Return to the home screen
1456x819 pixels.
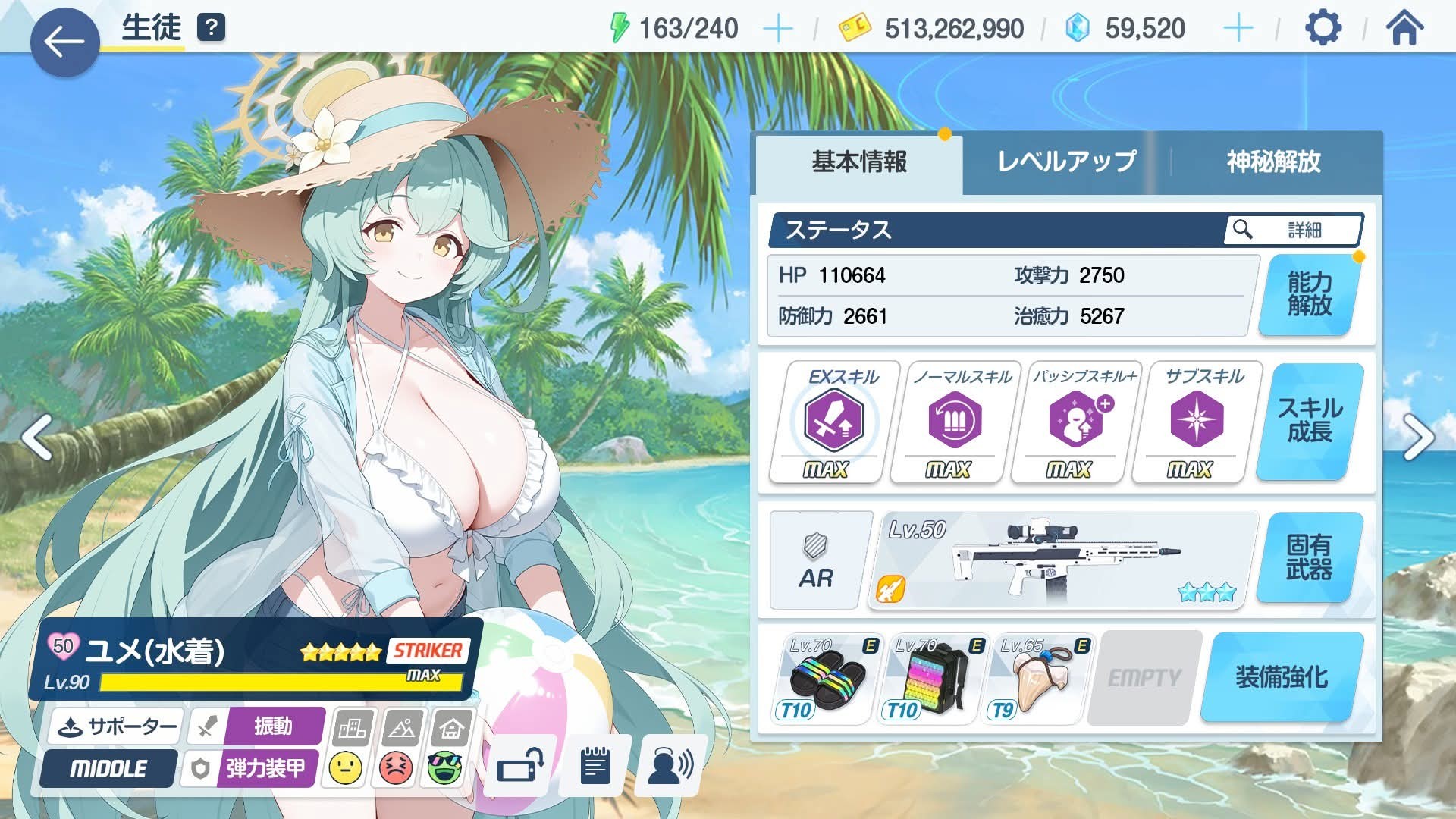(1404, 29)
